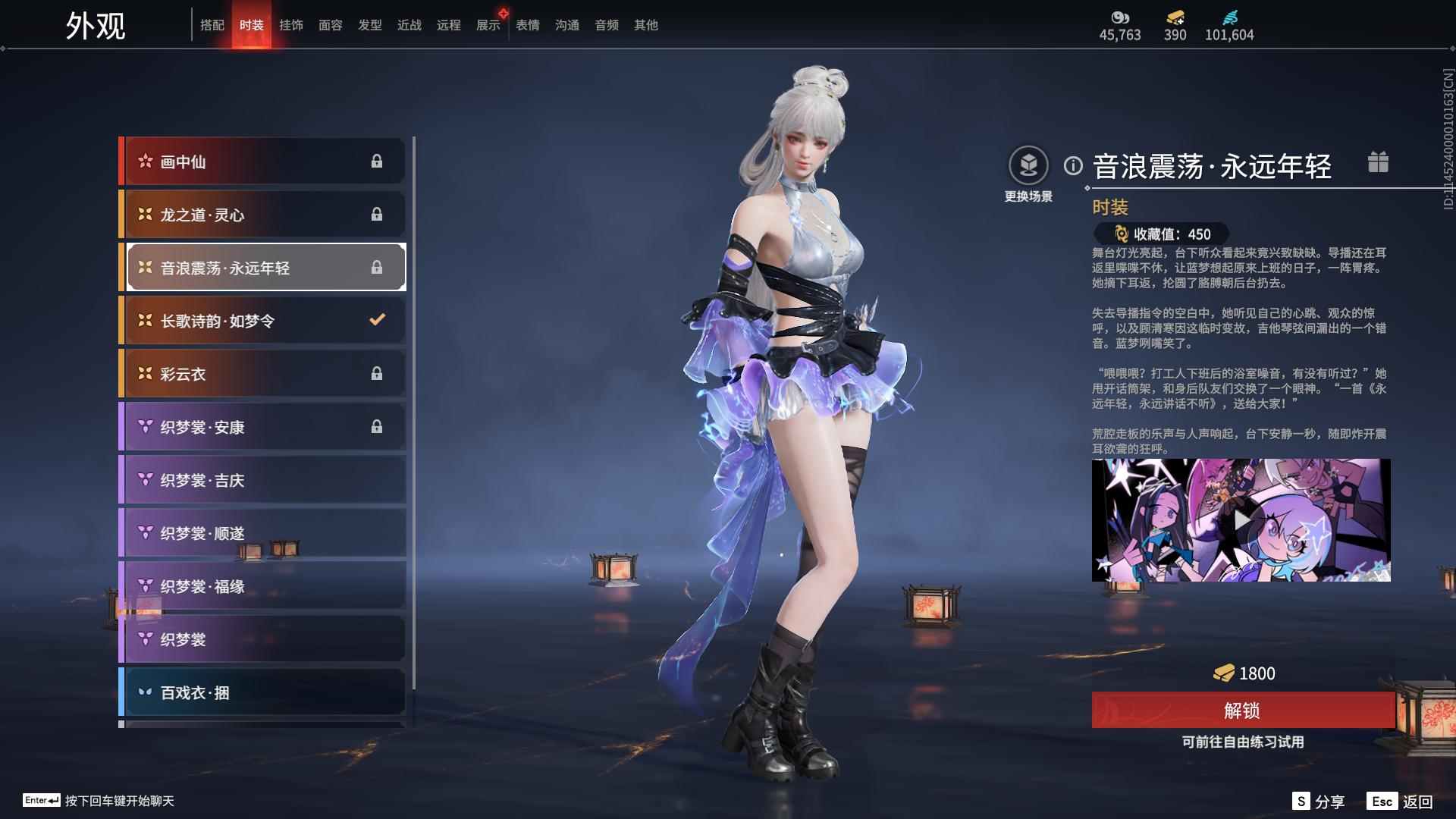Click the 更换场景 scene switch icon
Screen dimensions: 1456x819
1028,165
